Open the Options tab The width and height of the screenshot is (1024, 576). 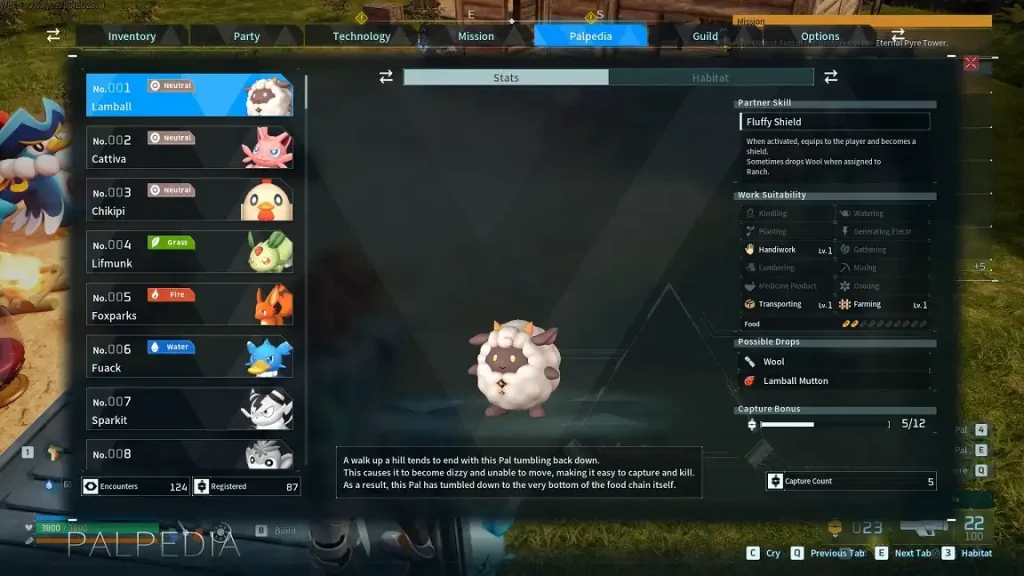820,36
